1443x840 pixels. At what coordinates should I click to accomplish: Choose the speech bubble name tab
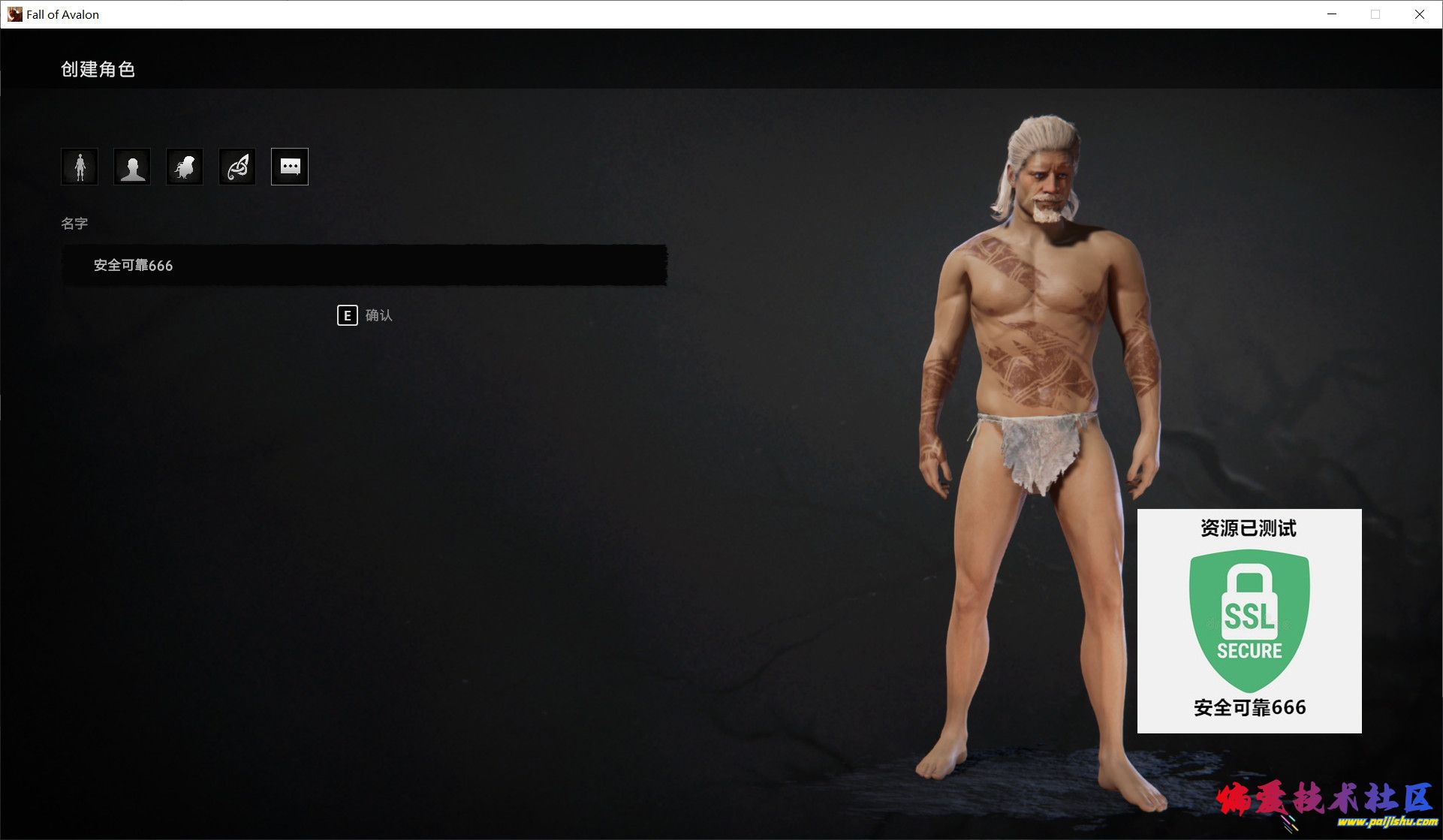[290, 167]
